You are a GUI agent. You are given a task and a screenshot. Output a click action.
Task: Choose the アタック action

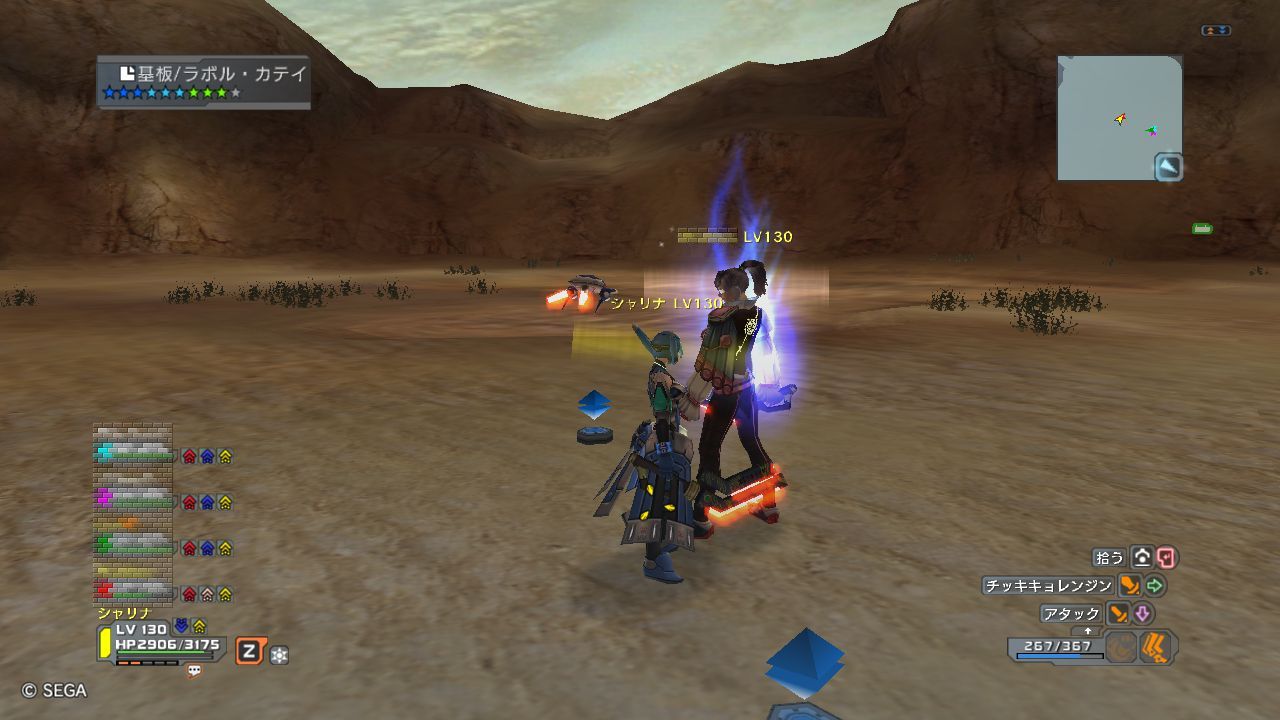pyautogui.click(x=1071, y=614)
